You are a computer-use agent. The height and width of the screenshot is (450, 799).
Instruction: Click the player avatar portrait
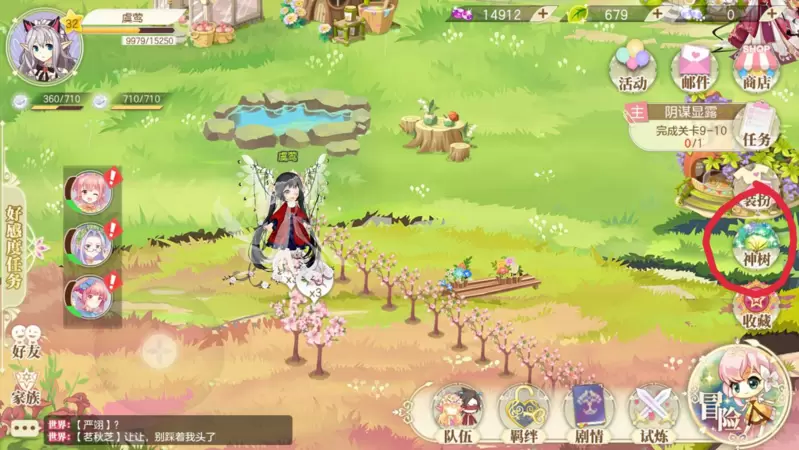(x=44, y=45)
